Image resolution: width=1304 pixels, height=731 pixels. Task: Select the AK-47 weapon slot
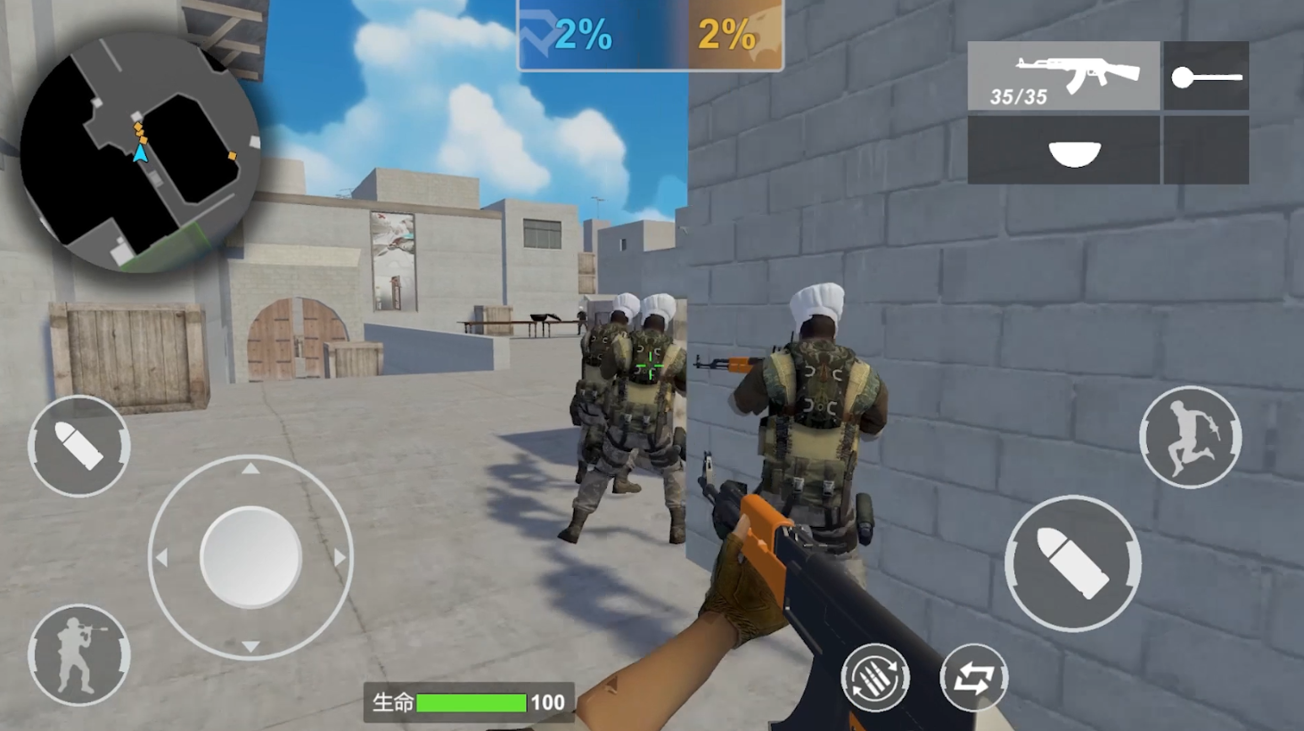[1063, 75]
